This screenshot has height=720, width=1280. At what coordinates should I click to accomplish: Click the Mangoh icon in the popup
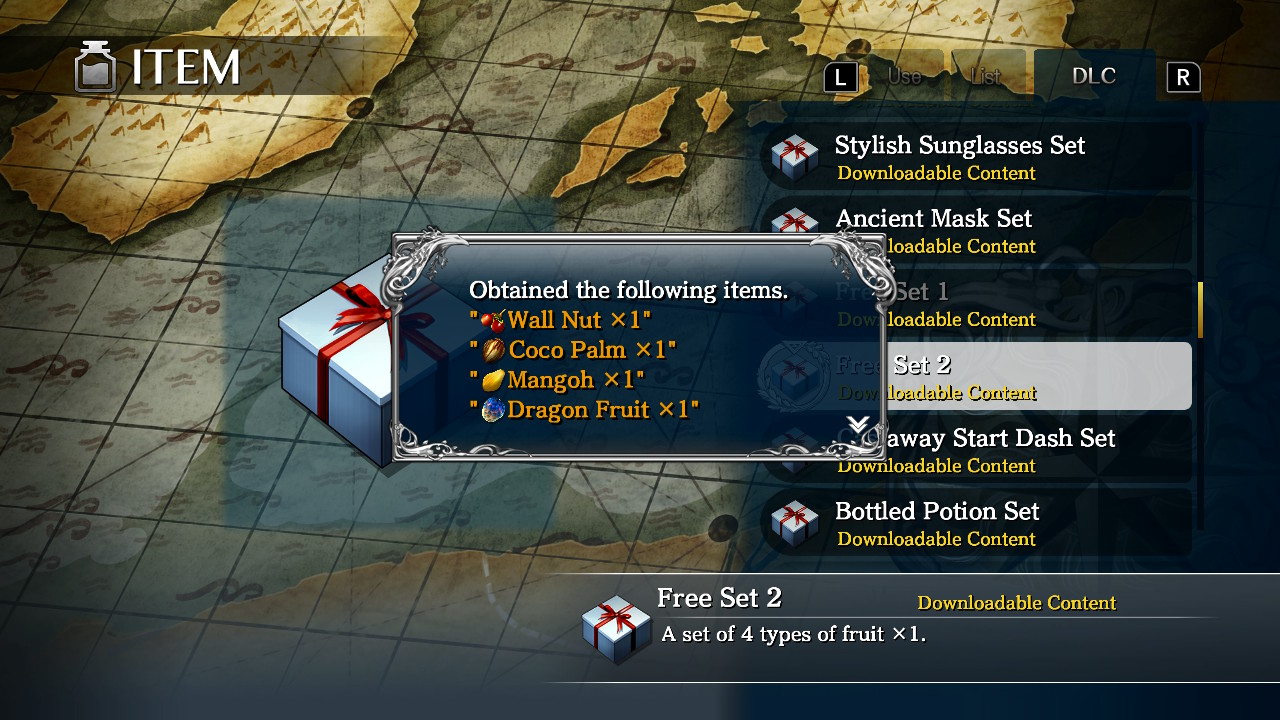click(x=495, y=380)
